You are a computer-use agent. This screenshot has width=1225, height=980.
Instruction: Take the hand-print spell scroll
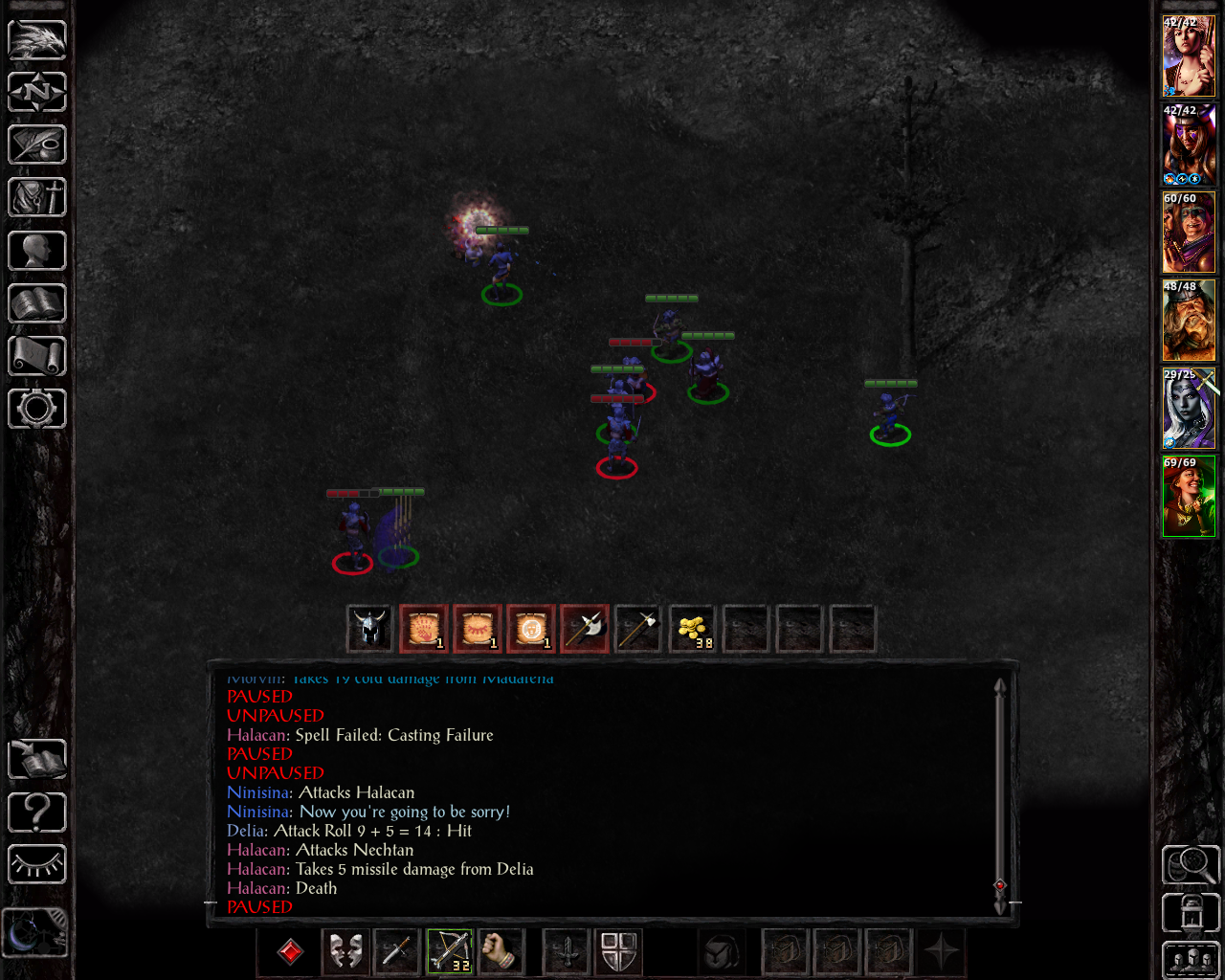click(x=424, y=629)
